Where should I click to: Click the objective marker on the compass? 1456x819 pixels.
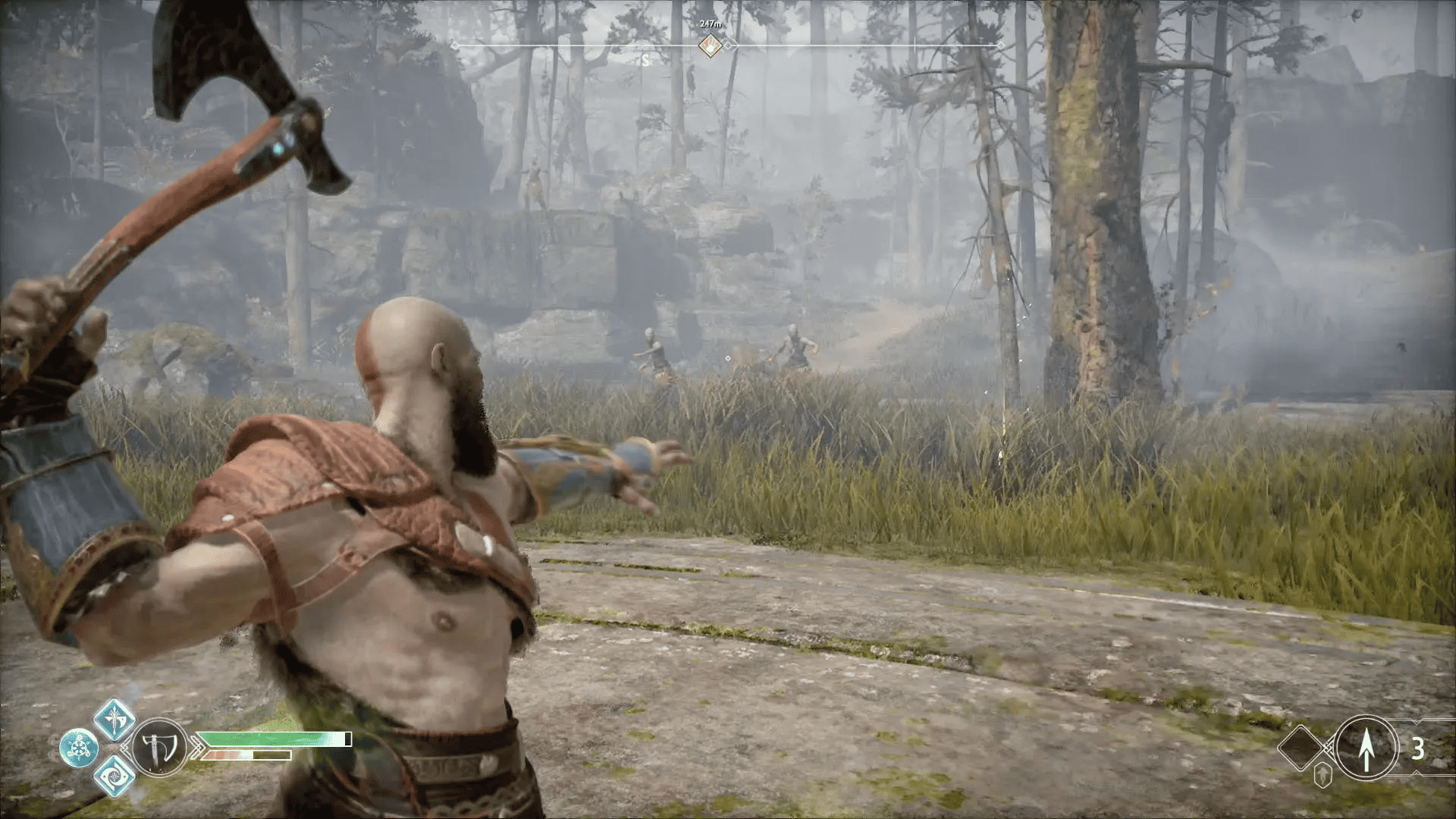710,46
